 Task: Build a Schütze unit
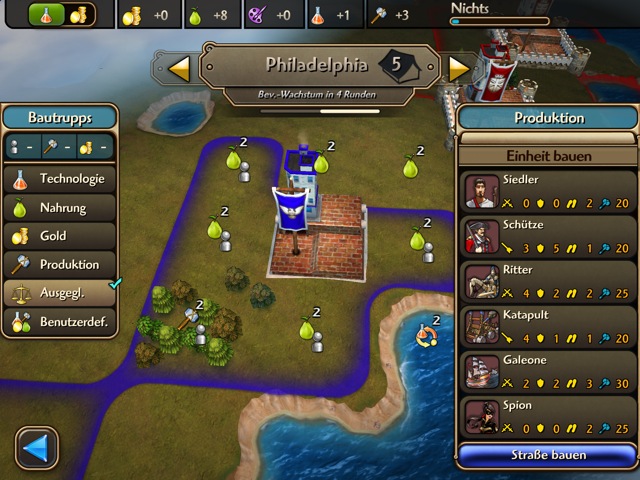click(x=549, y=236)
